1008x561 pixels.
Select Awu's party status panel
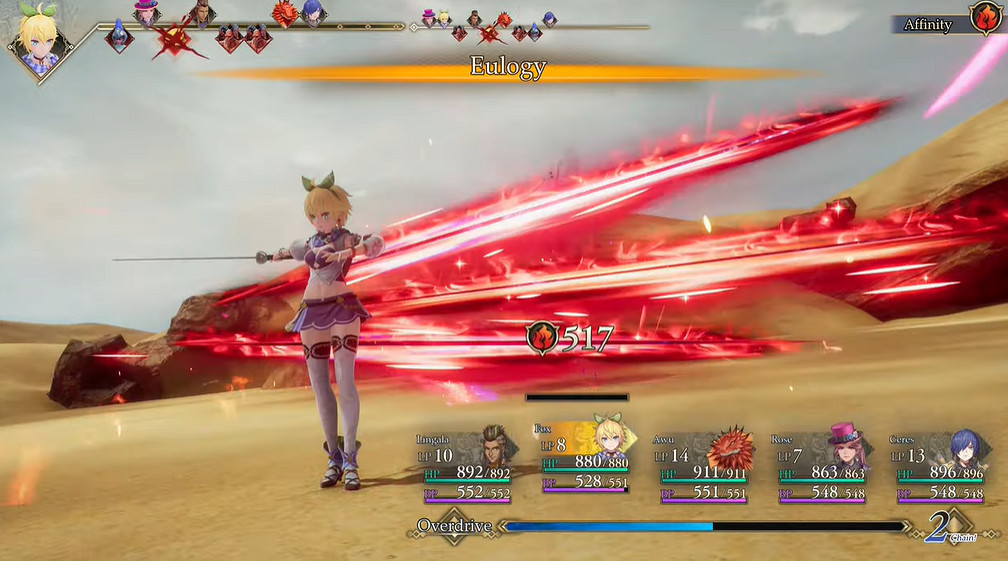(x=705, y=465)
